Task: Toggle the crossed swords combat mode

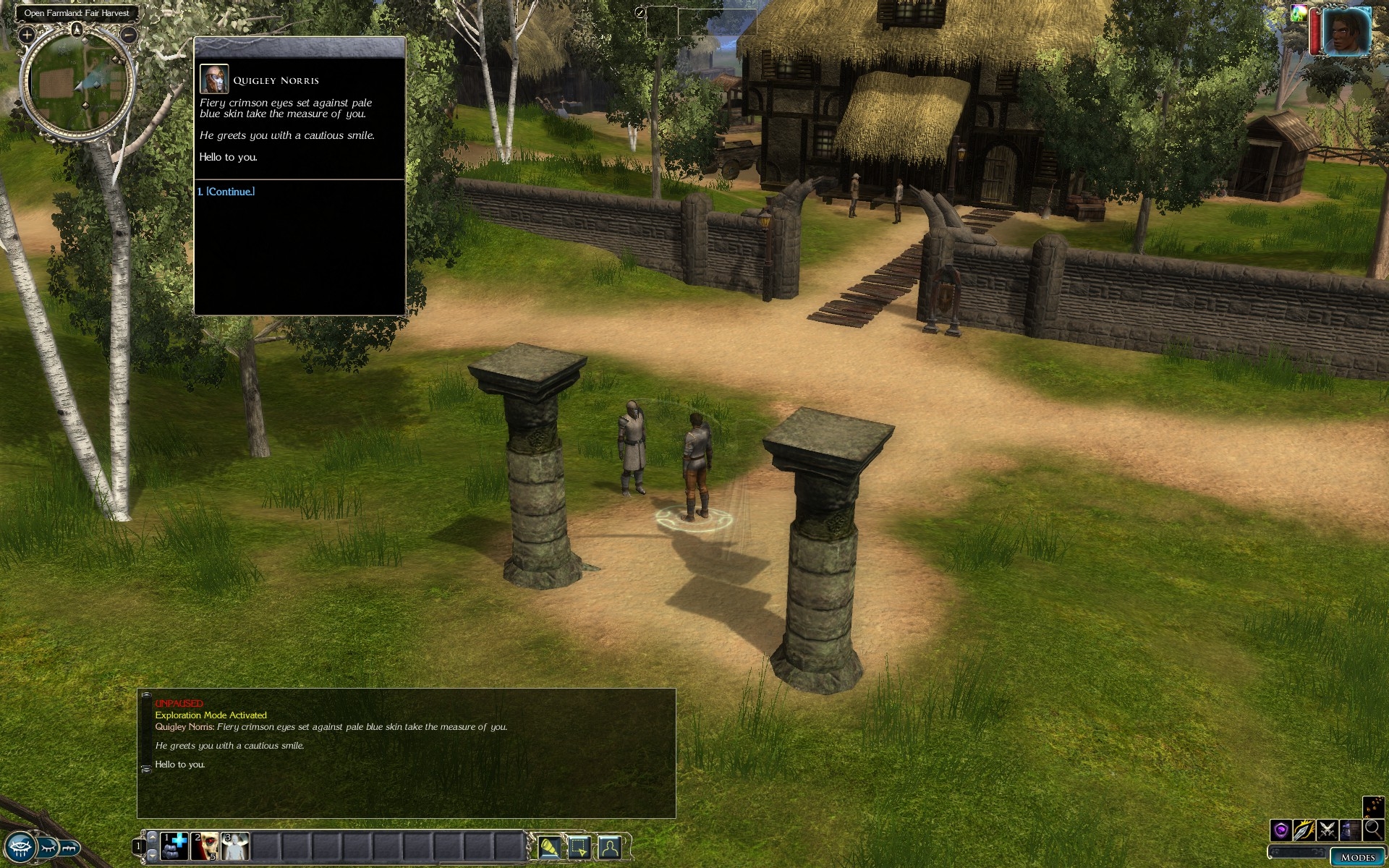Action: point(1327,830)
